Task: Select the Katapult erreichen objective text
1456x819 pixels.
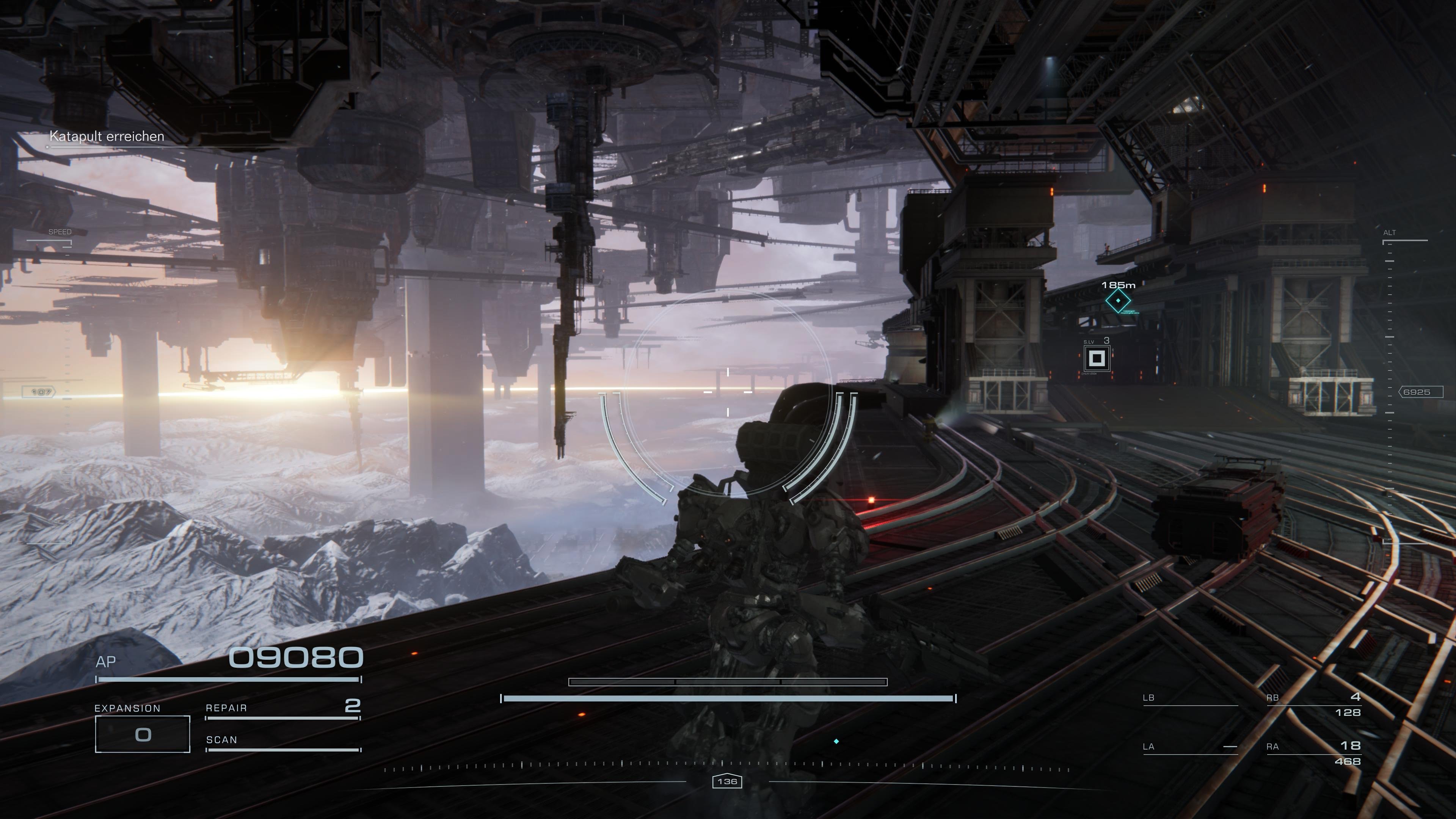Action: [107, 137]
